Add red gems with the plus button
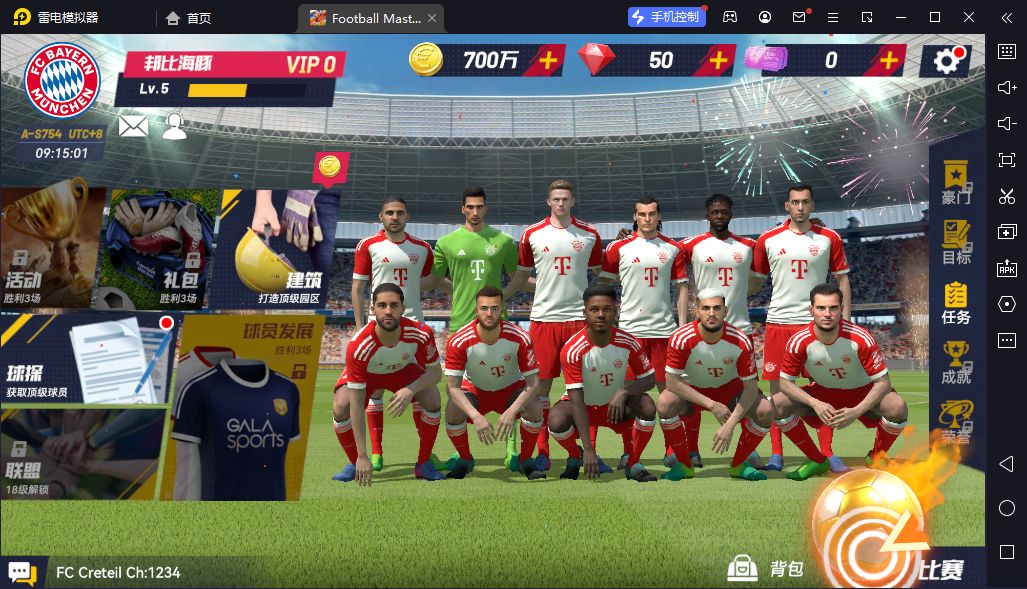1027x589 pixels. point(717,60)
